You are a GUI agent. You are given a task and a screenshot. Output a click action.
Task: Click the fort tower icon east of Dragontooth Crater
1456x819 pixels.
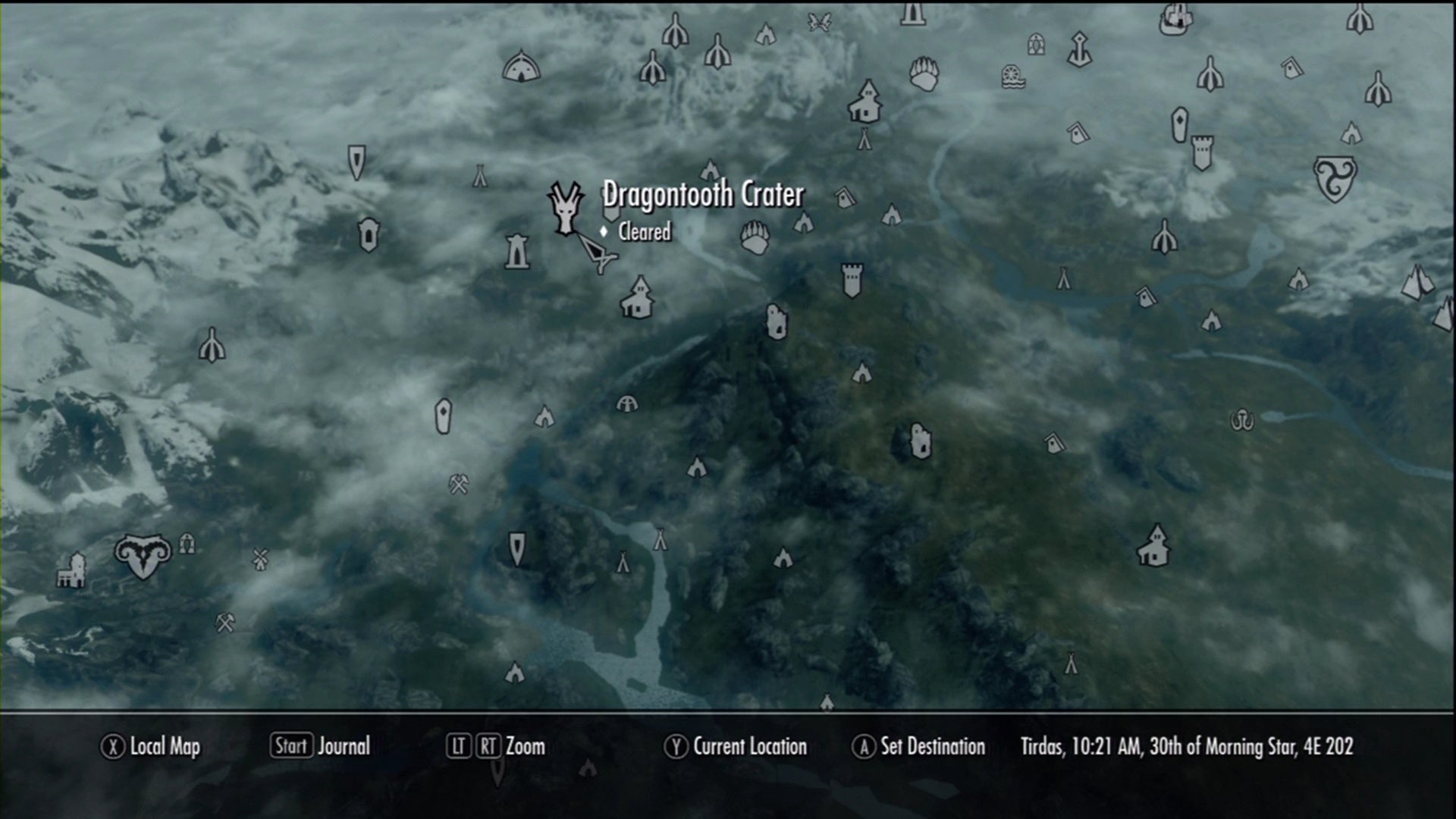pyautogui.click(x=851, y=281)
